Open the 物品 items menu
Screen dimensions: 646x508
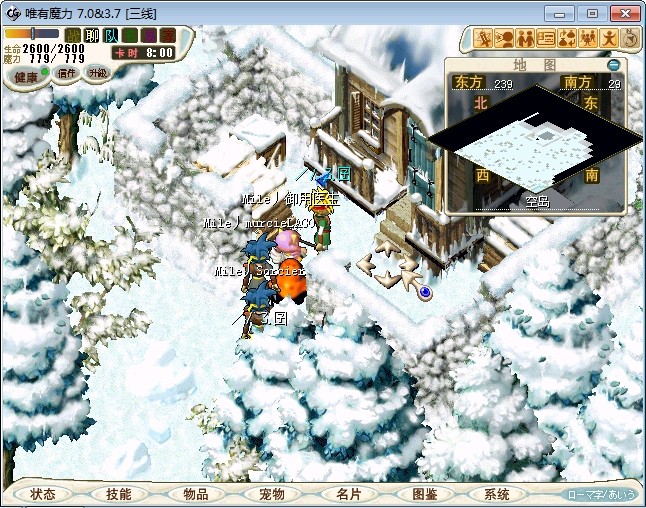coord(196,494)
